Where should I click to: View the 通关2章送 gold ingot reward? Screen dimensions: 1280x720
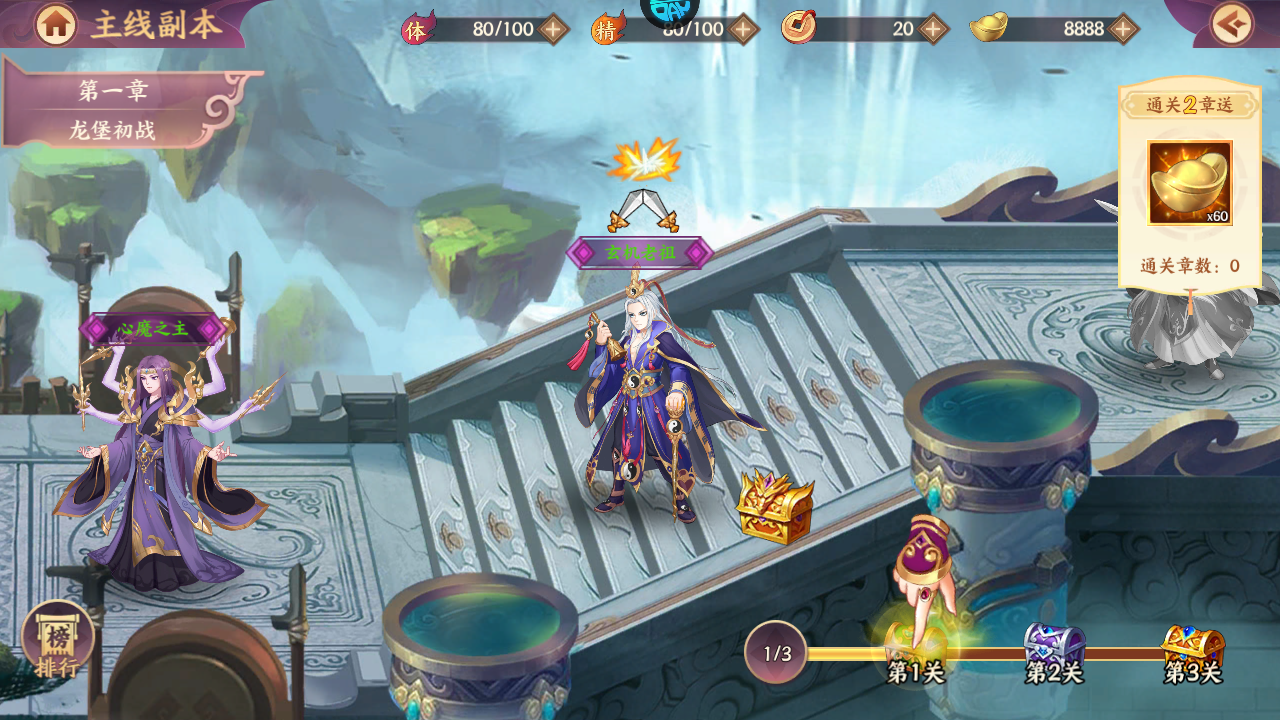(x=1189, y=183)
